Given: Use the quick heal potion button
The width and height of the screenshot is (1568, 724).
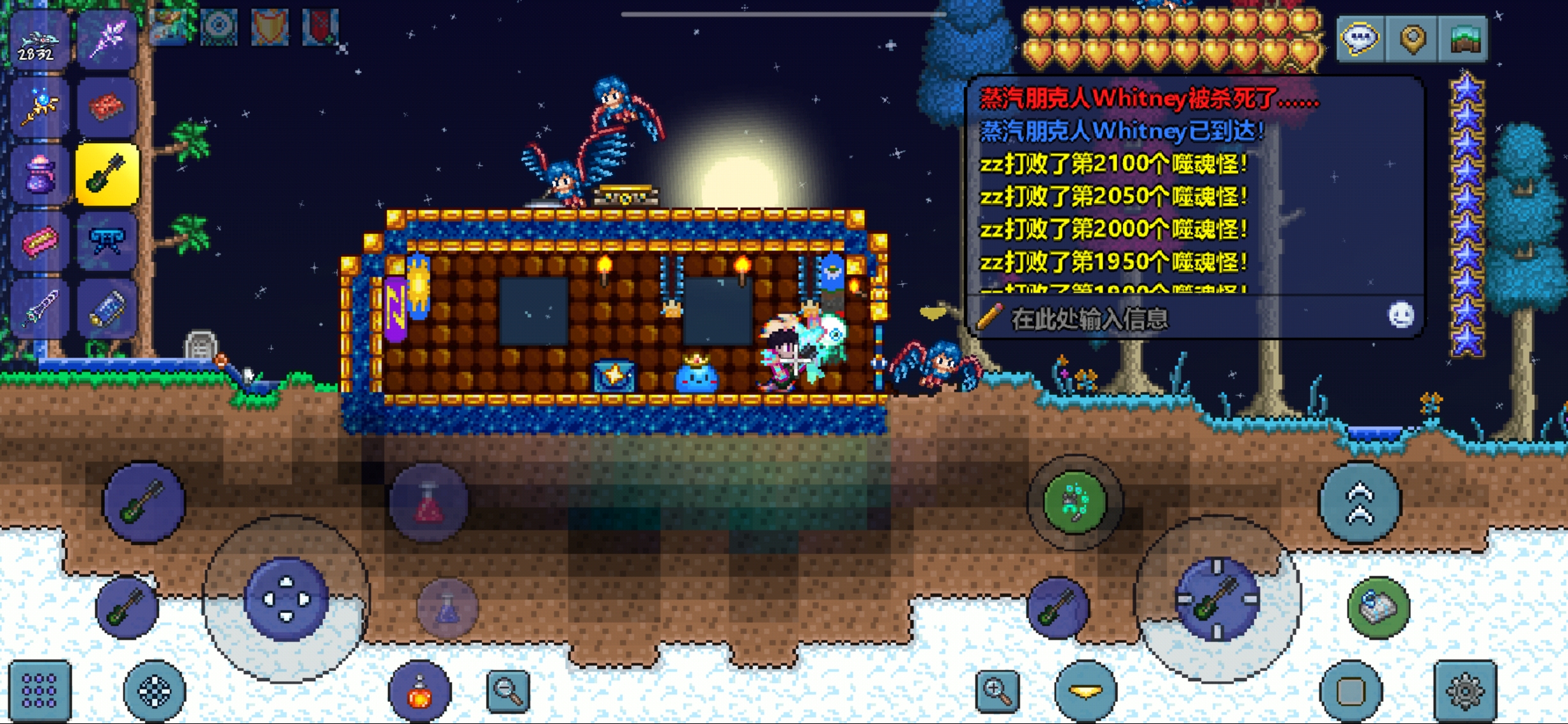Looking at the screenshot, I should click(419, 691).
